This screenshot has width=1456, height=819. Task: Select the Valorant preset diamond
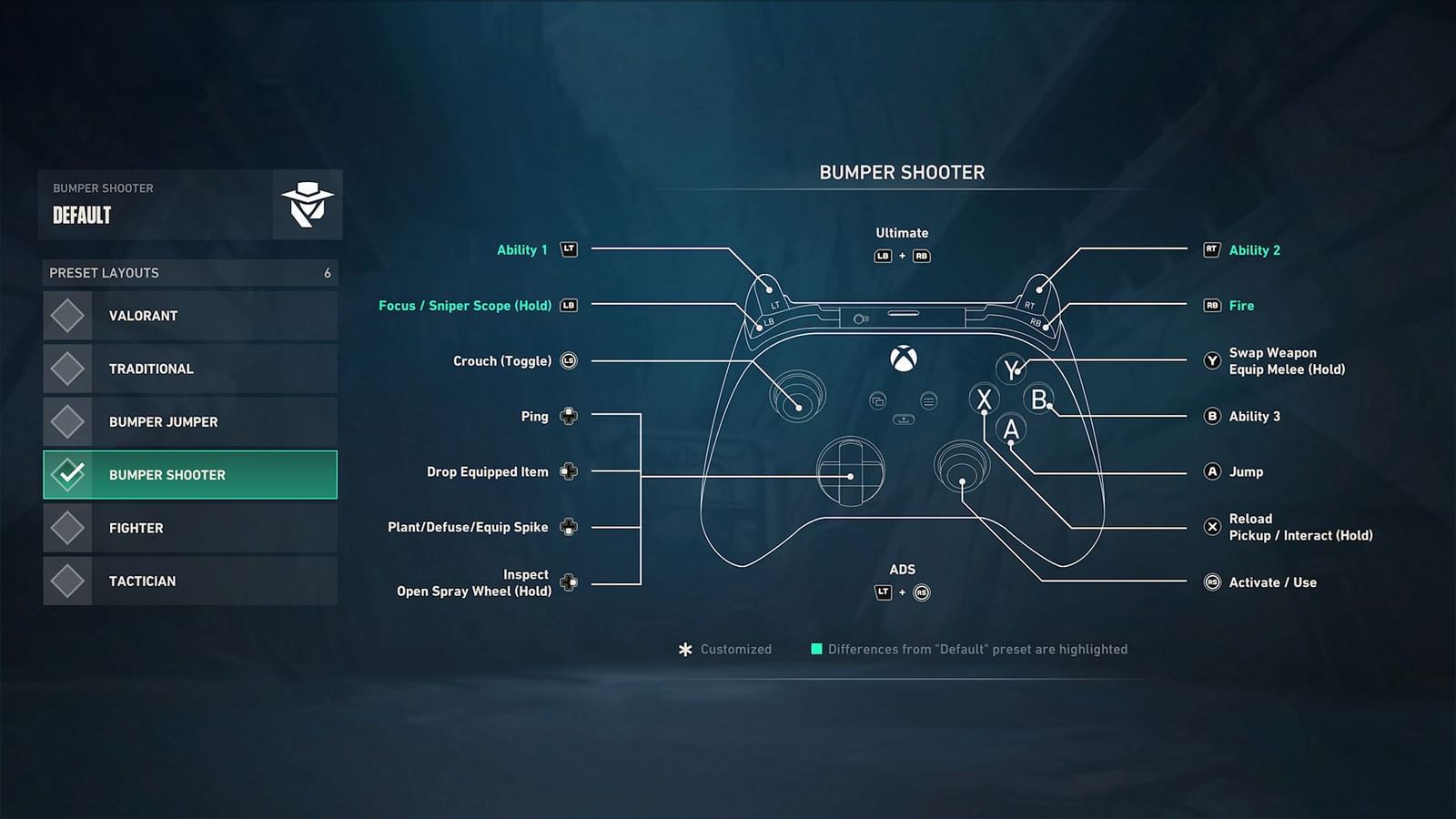[x=67, y=315]
